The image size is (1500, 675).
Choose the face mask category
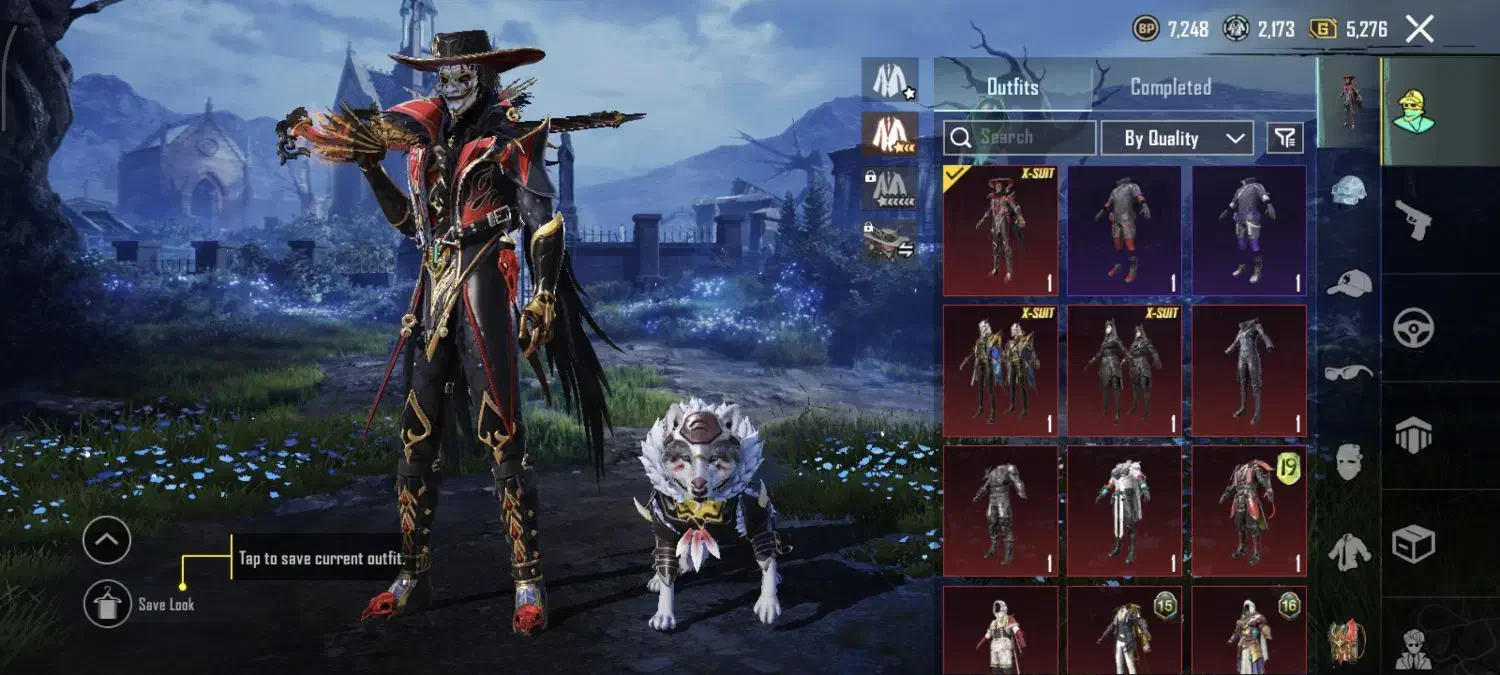point(1349,461)
